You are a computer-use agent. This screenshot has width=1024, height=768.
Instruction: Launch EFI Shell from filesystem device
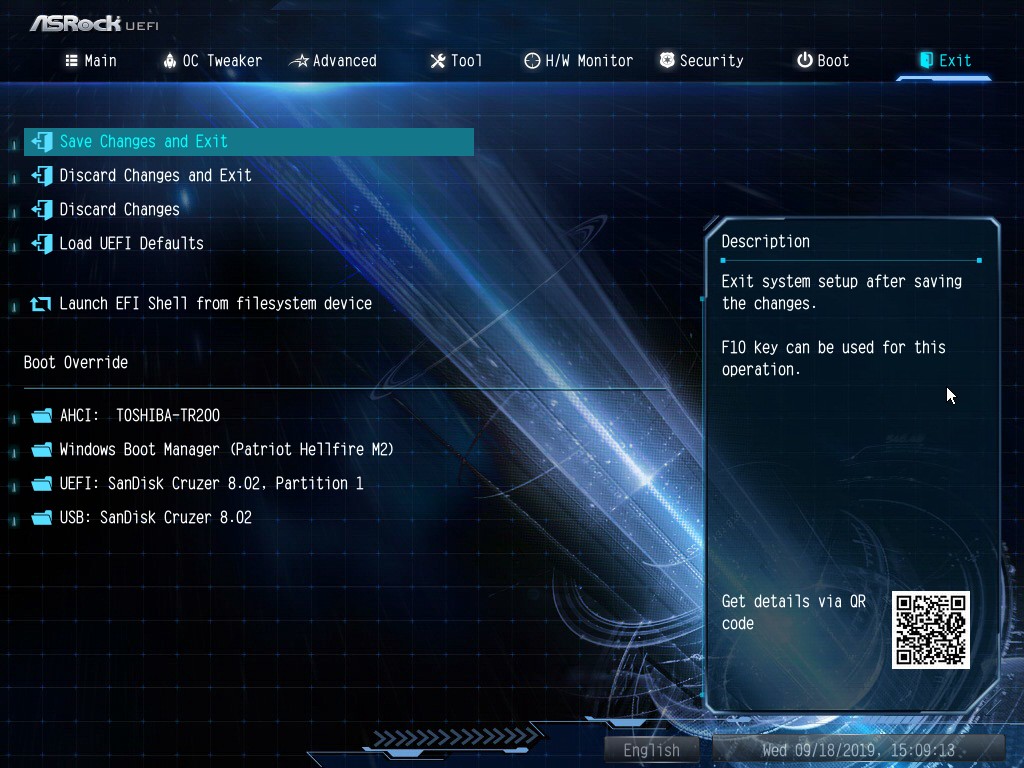coord(215,304)
